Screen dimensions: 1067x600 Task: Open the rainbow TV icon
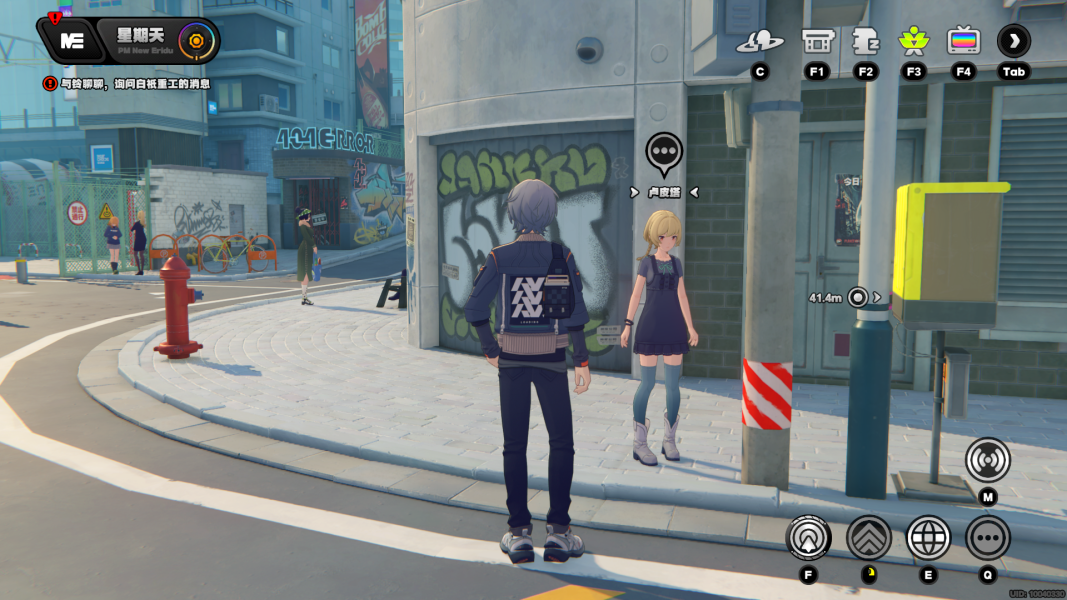click(963, 42)
